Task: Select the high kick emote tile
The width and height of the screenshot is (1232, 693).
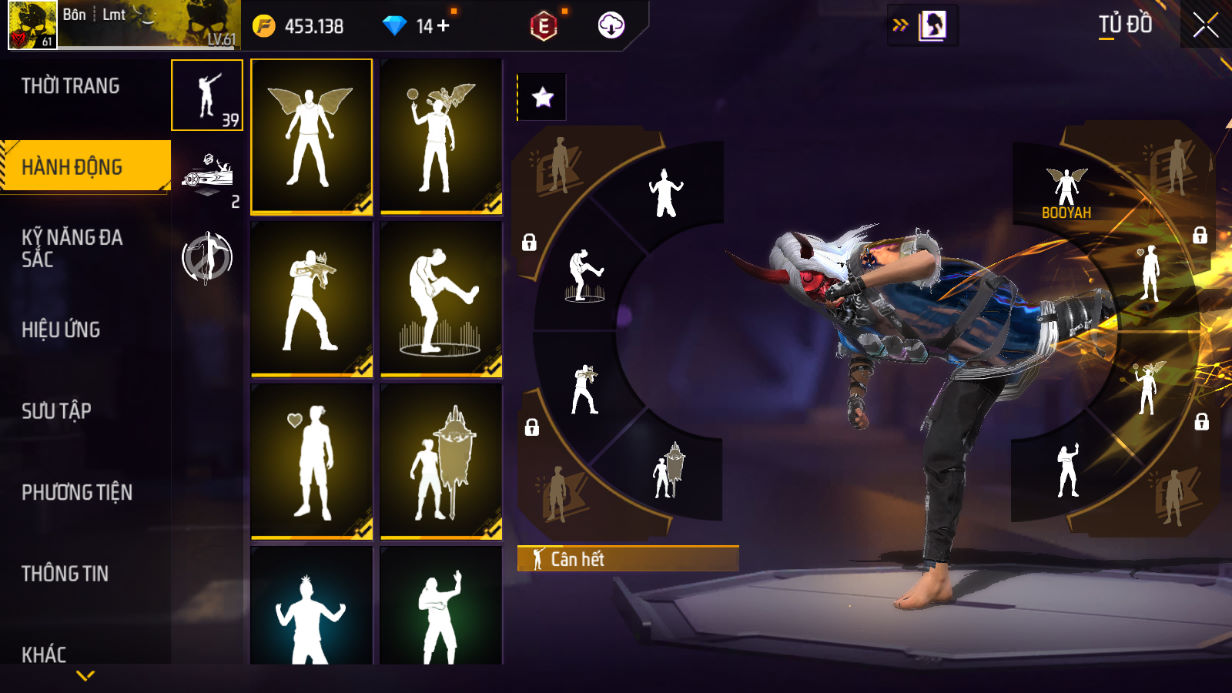Action: click(441, 299)
